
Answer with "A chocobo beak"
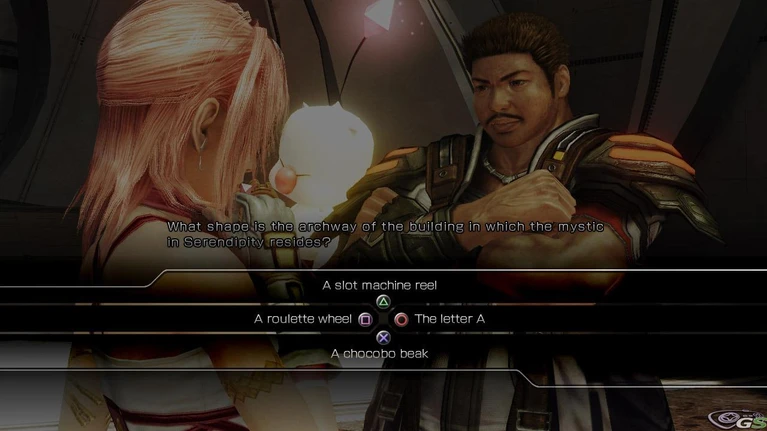[x=379, y=353]
